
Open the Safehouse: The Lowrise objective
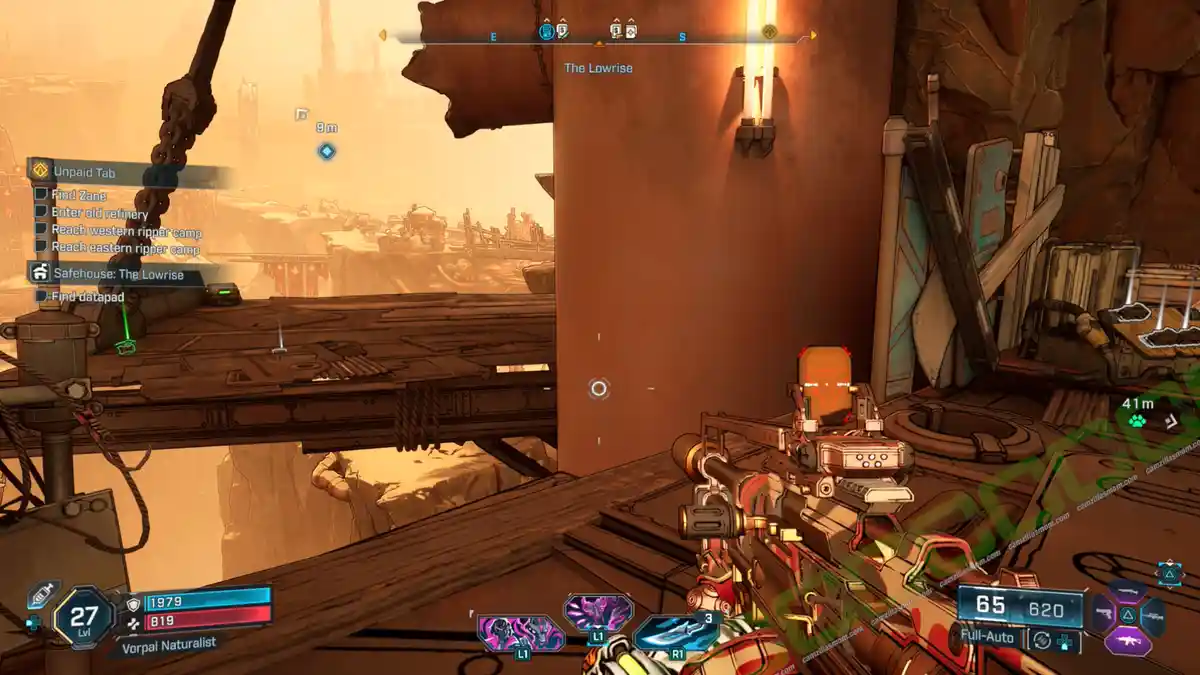pyautogui.click(x=118, y=274)
